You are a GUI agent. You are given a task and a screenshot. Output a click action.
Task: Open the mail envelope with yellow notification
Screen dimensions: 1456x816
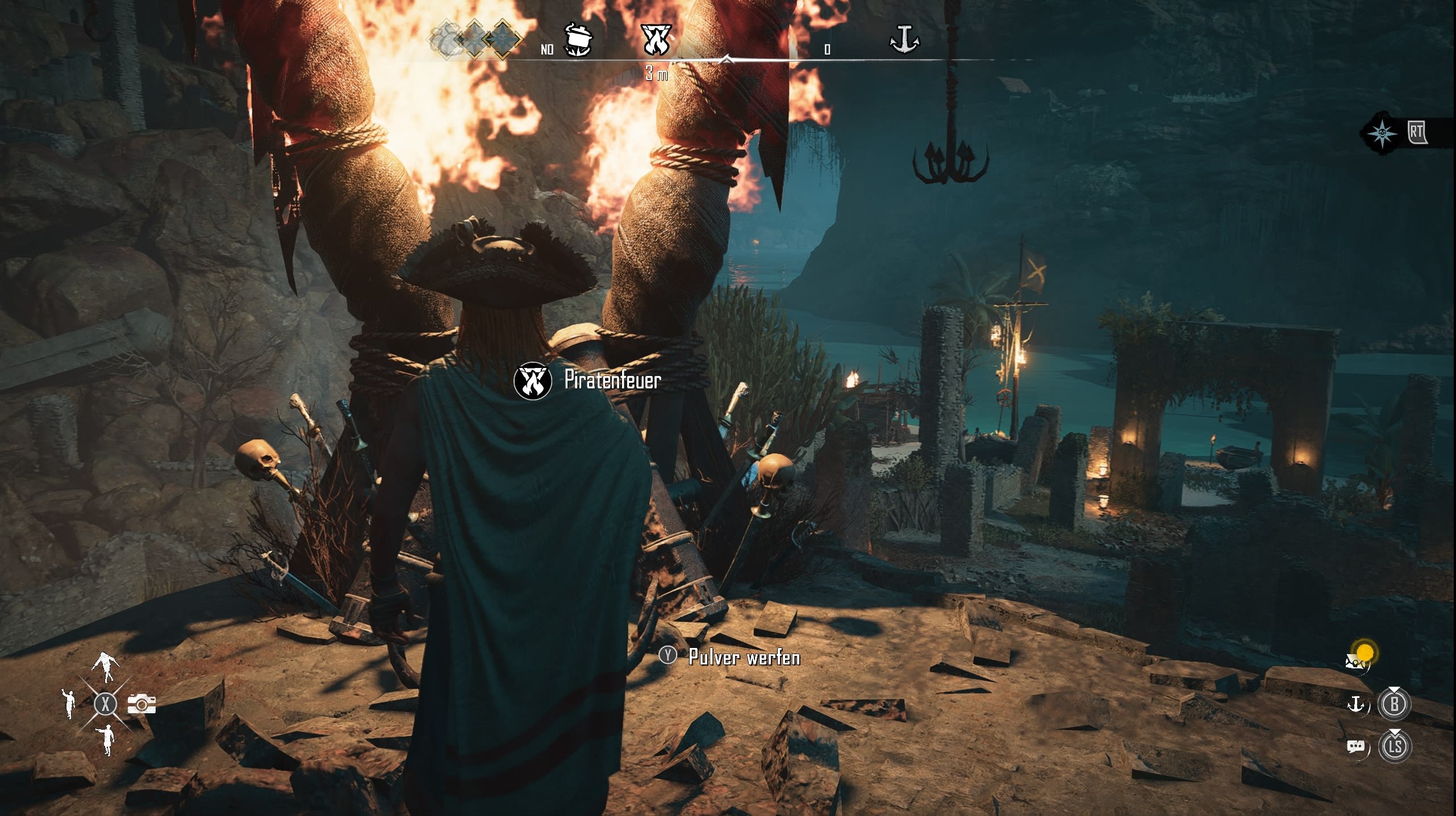[x=1357, y=660]
